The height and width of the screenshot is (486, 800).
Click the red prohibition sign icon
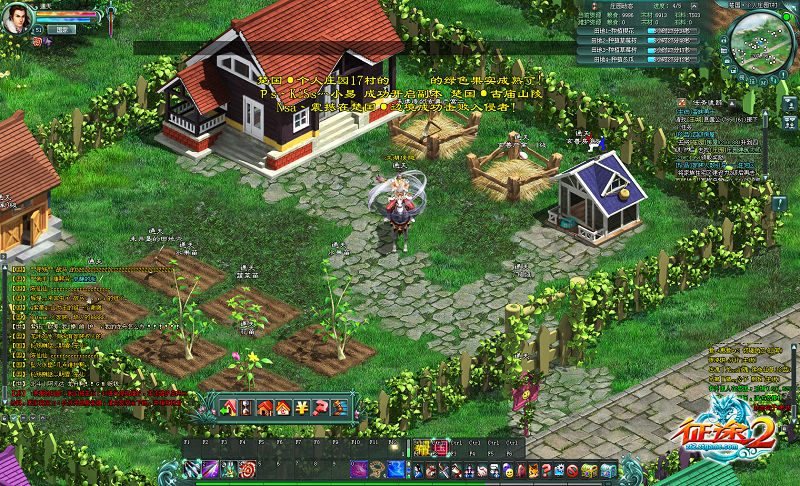(574, 470)
